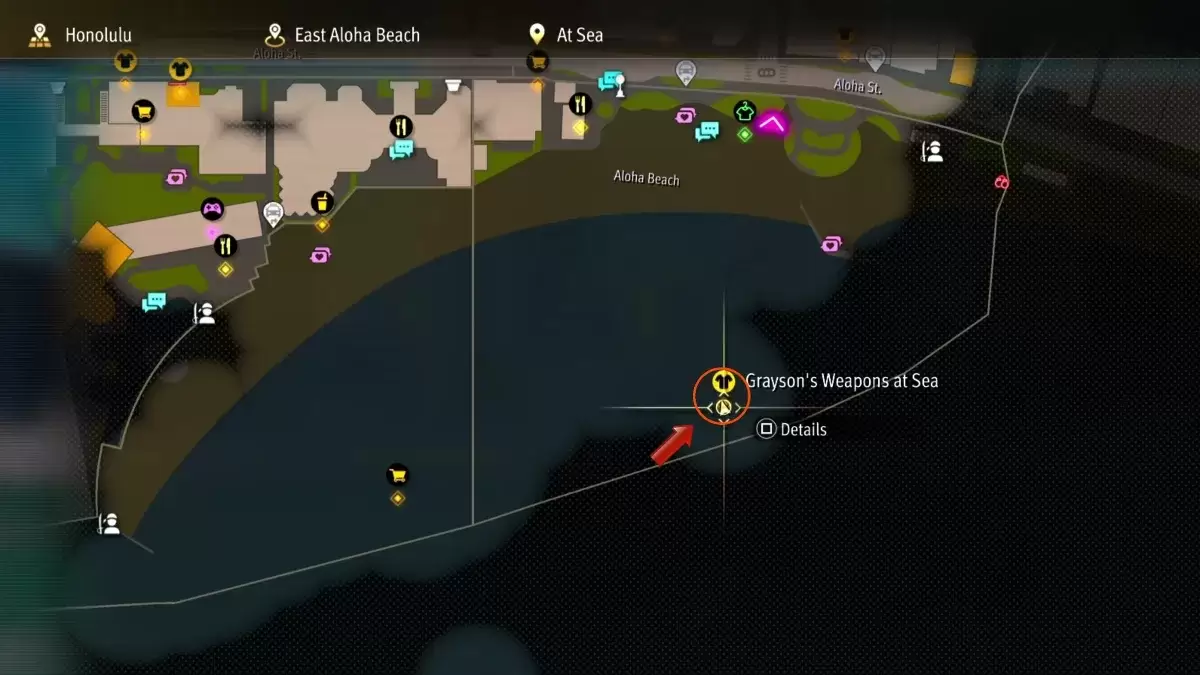
Task: Select the green clothes-hanger shop marker
Action: [x=744, y=111]
